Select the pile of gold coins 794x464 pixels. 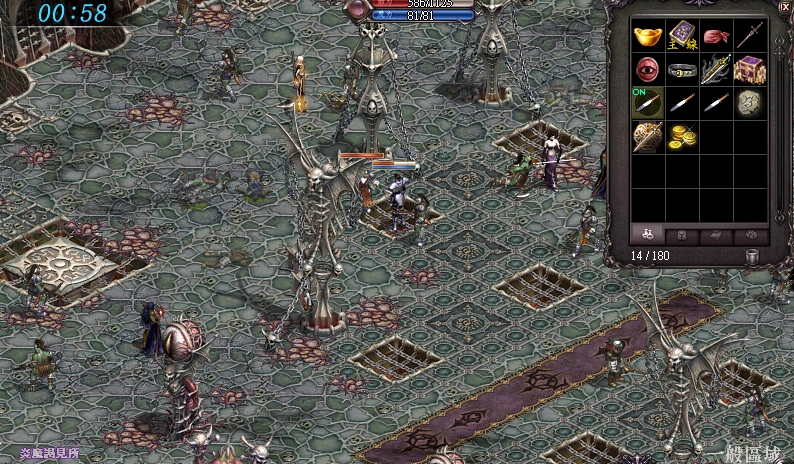coord(682,135)
